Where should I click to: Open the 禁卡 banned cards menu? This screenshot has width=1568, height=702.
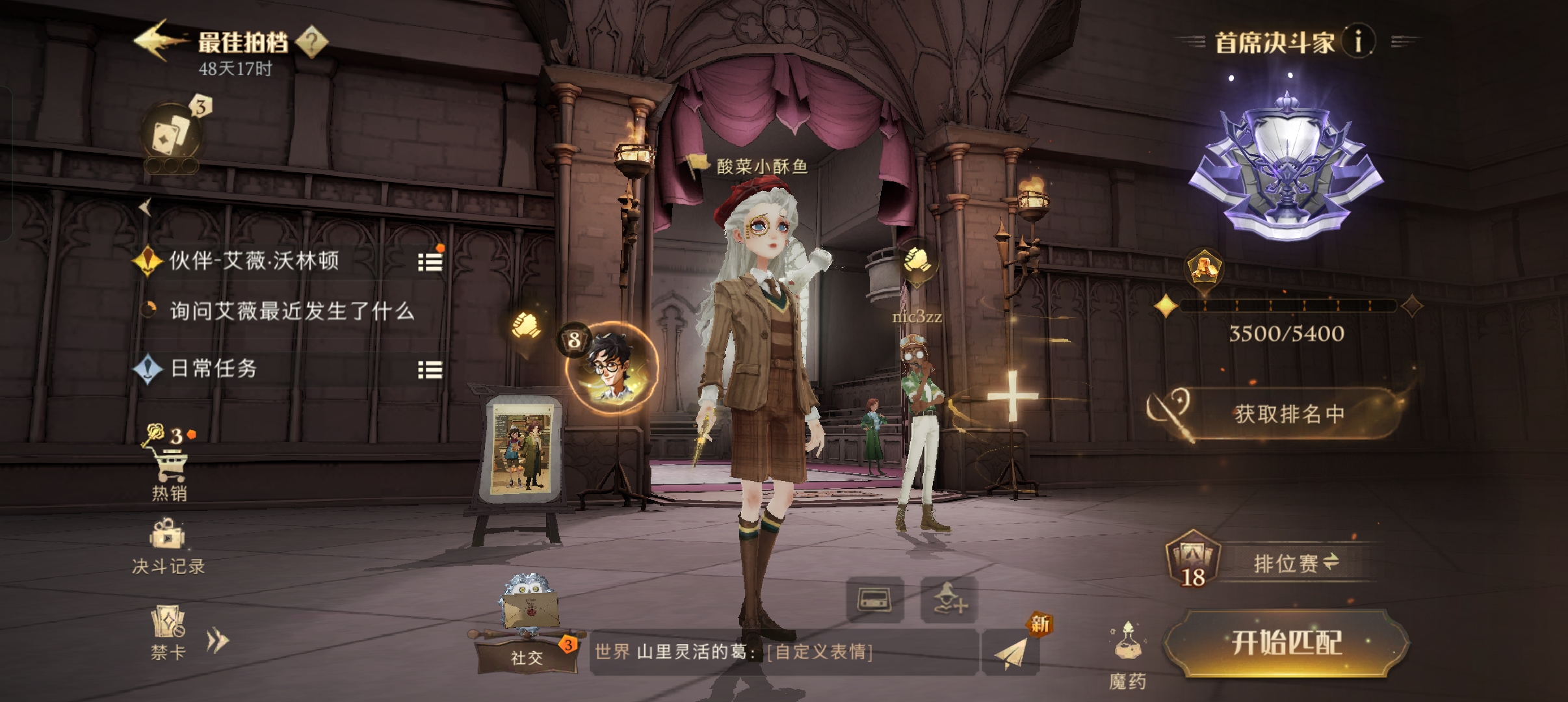168,632
